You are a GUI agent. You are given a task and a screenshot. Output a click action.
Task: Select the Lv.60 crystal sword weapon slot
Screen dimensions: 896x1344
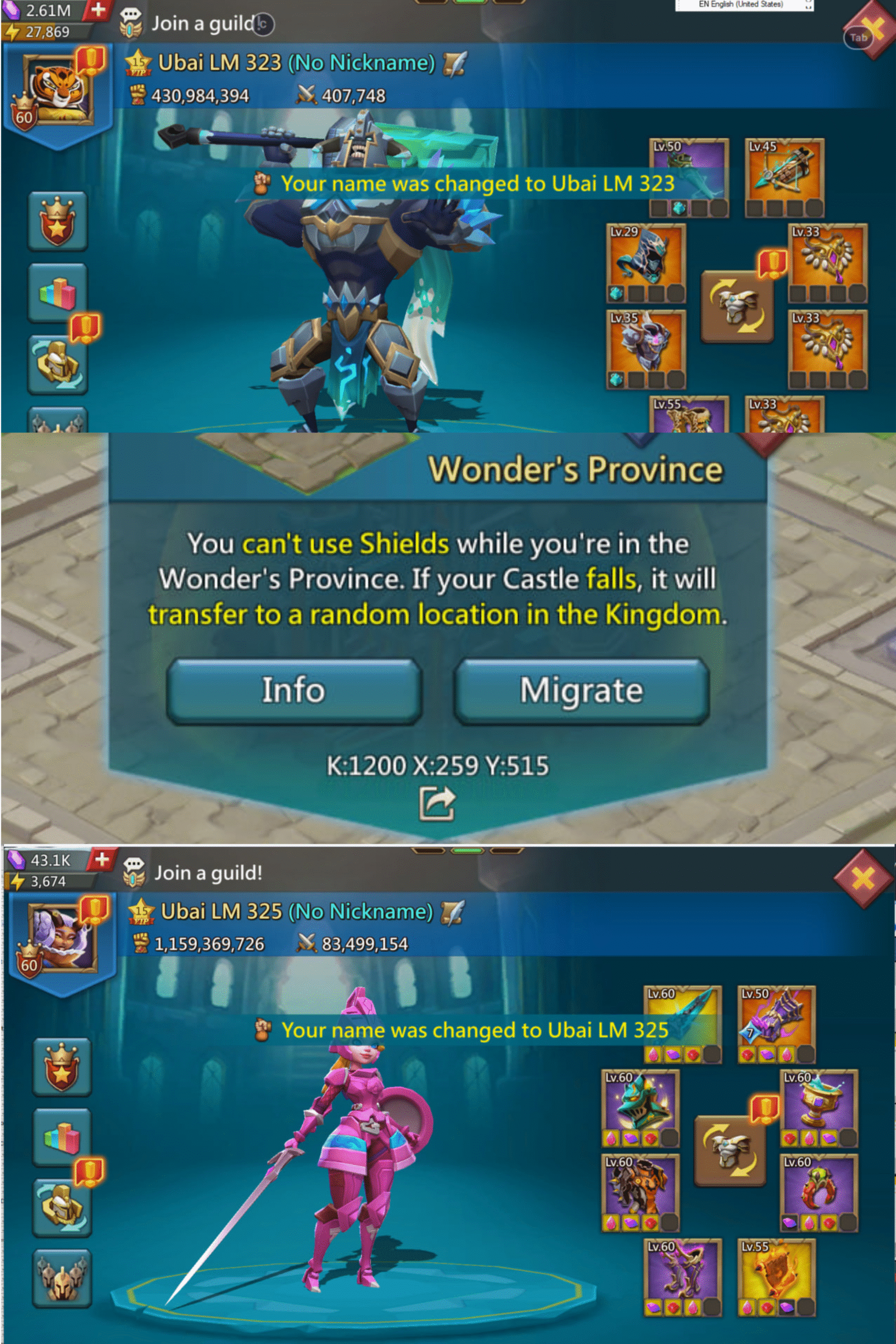[x=683, y=1023]
